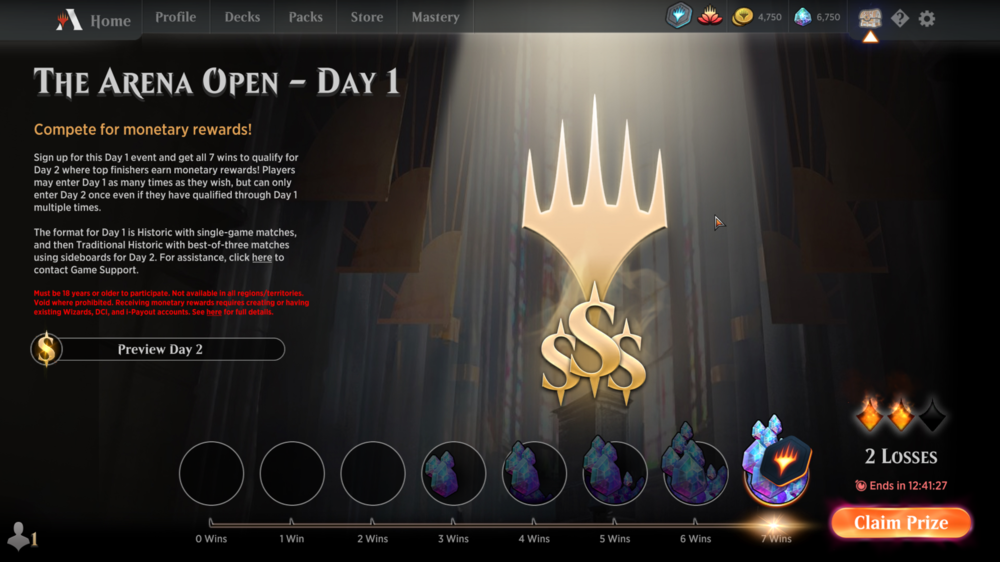
Task: Open the red lotus icon
Action: point(710,17)
